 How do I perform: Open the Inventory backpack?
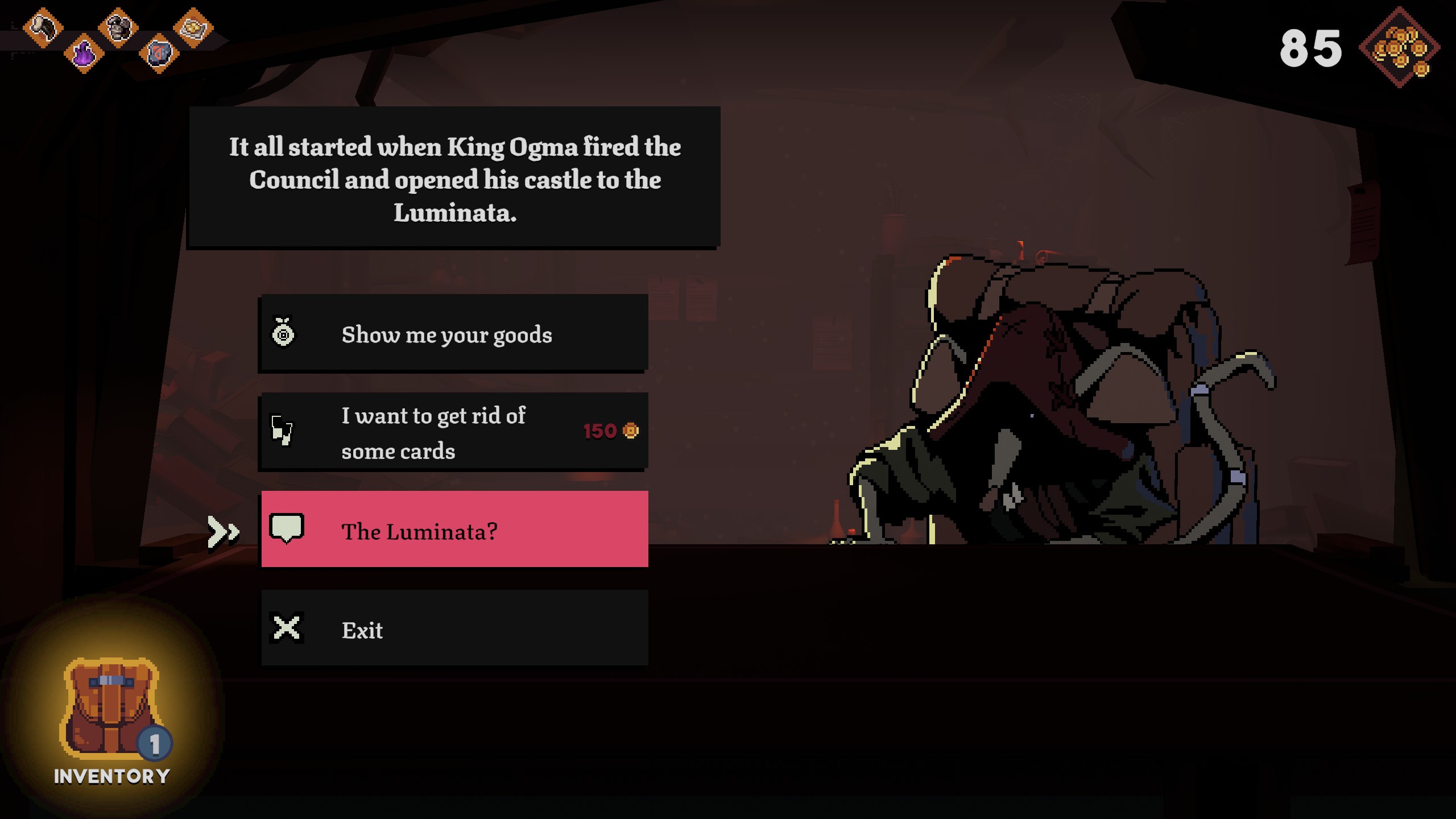[112, 718]
